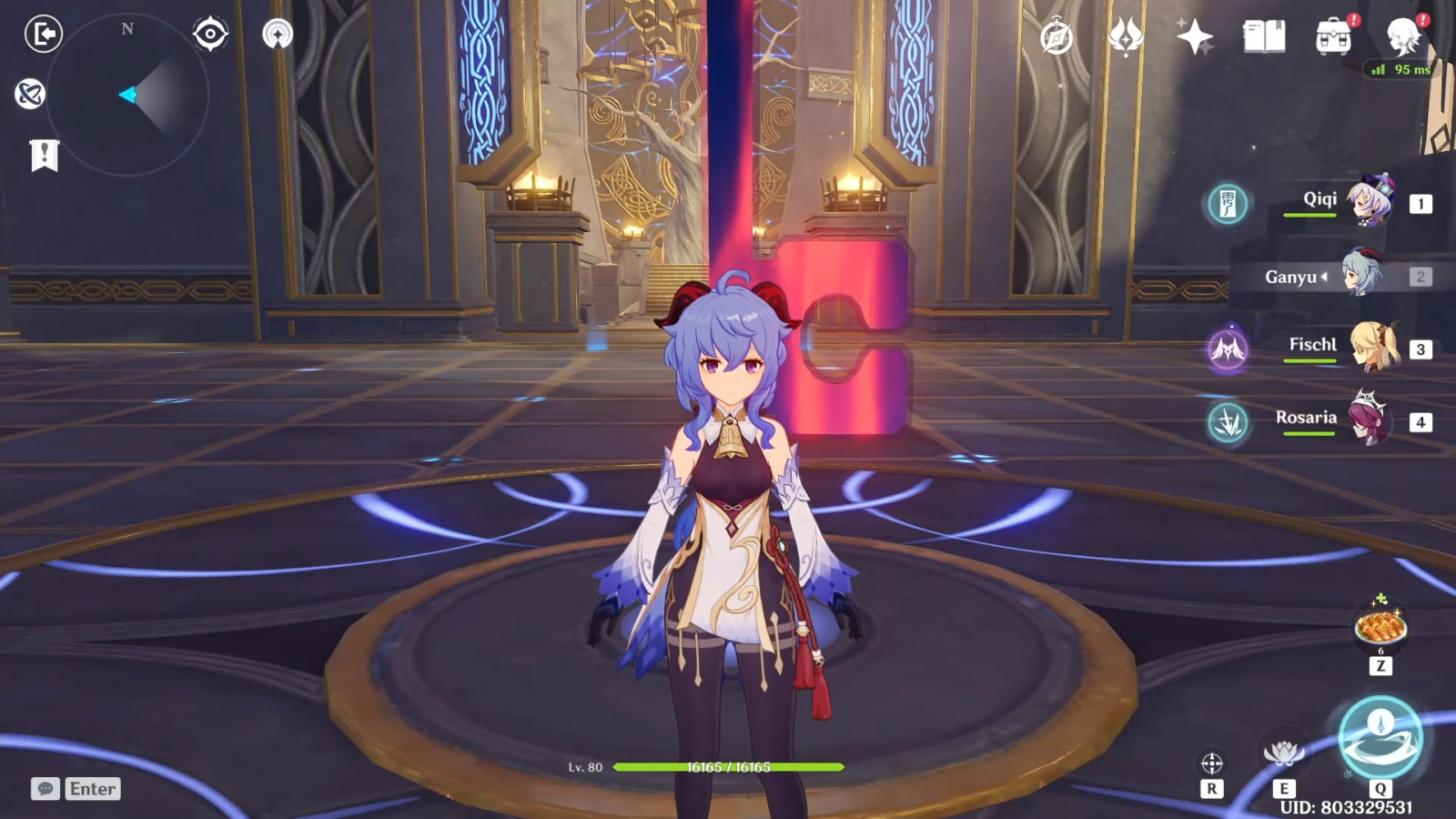The width and height of the screenshot is (1456, 819).
Task: Open the Wish star icon
Action: click(x=1194, y=37)
